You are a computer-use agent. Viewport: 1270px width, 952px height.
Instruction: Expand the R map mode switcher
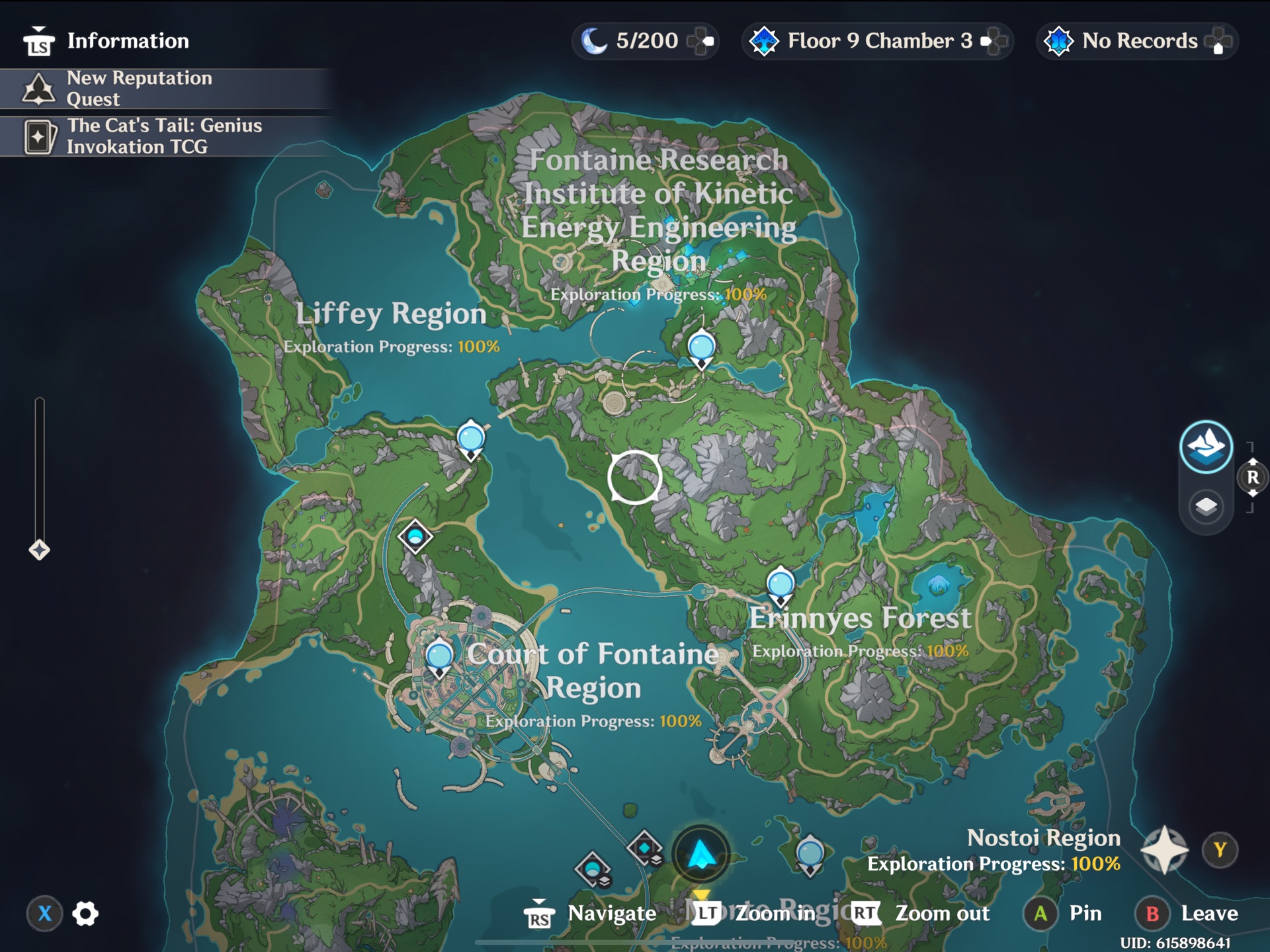[1252, 475]
